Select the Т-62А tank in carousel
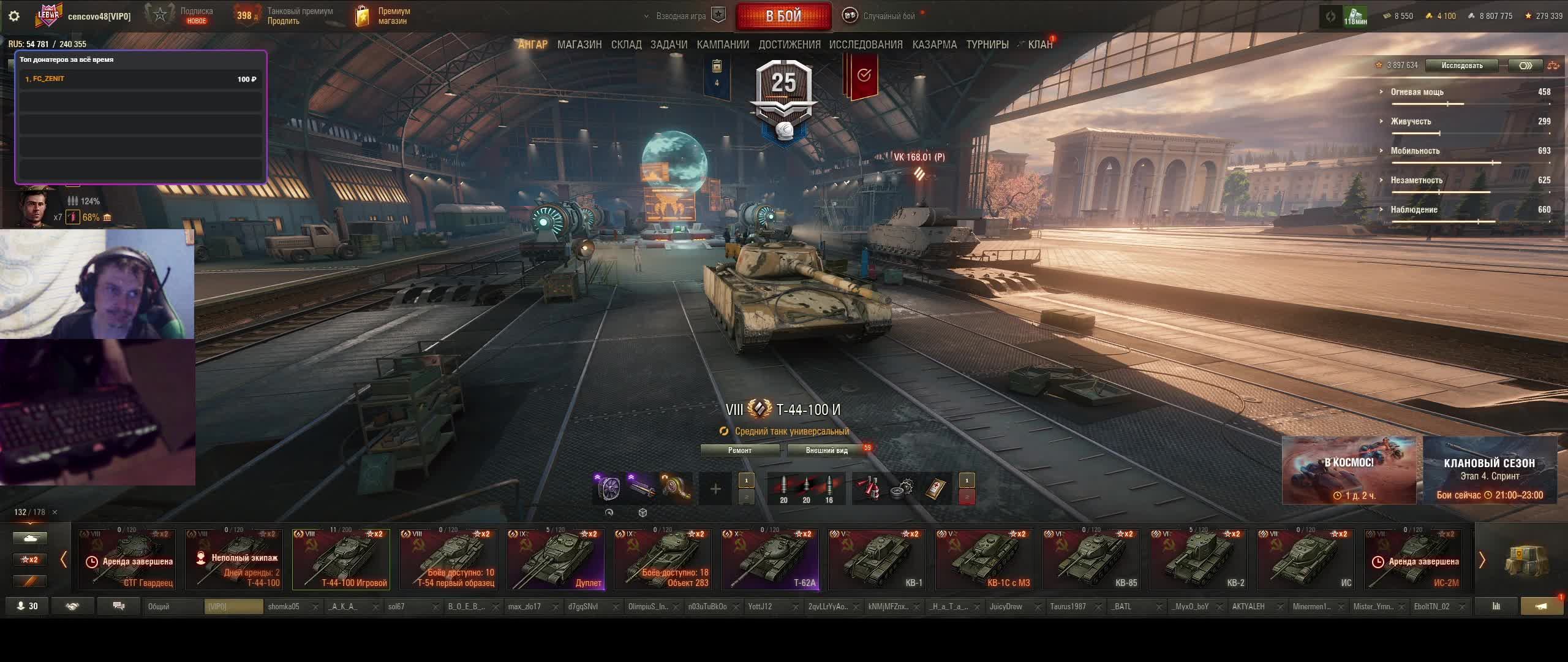 [x=770, y=559]
